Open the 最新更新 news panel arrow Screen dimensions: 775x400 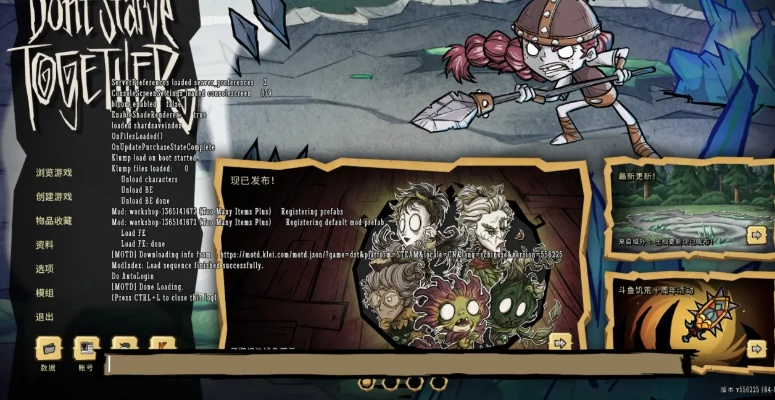coord(757,235)
